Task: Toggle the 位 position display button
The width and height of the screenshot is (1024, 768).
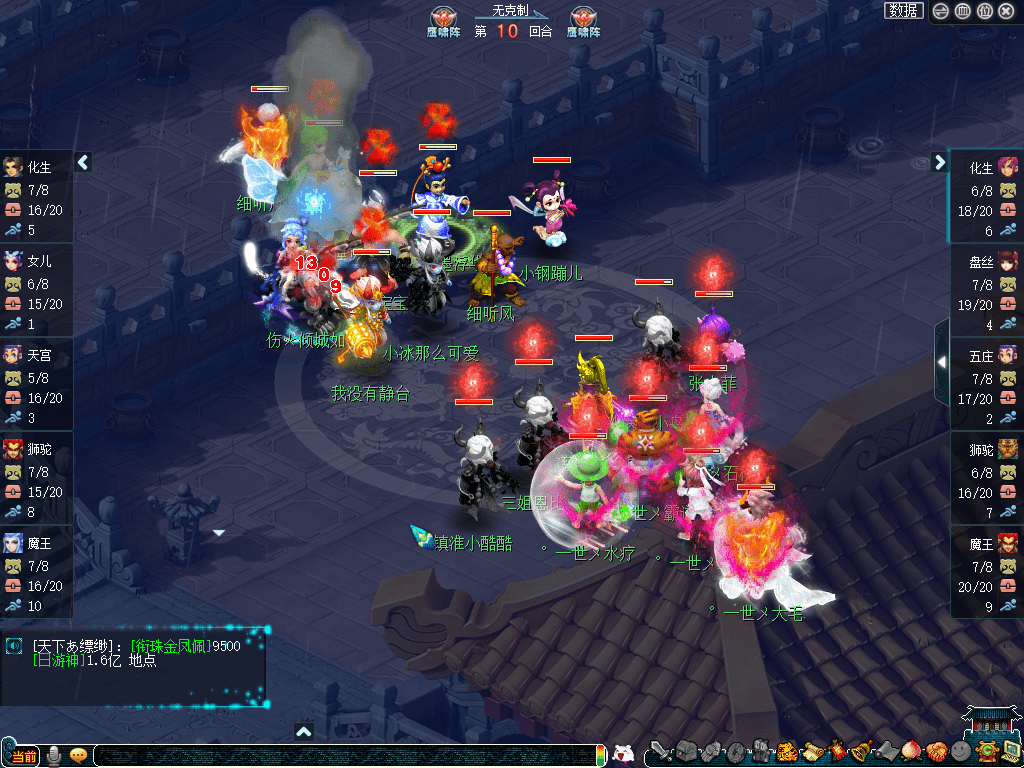Action: coord(984,11)
